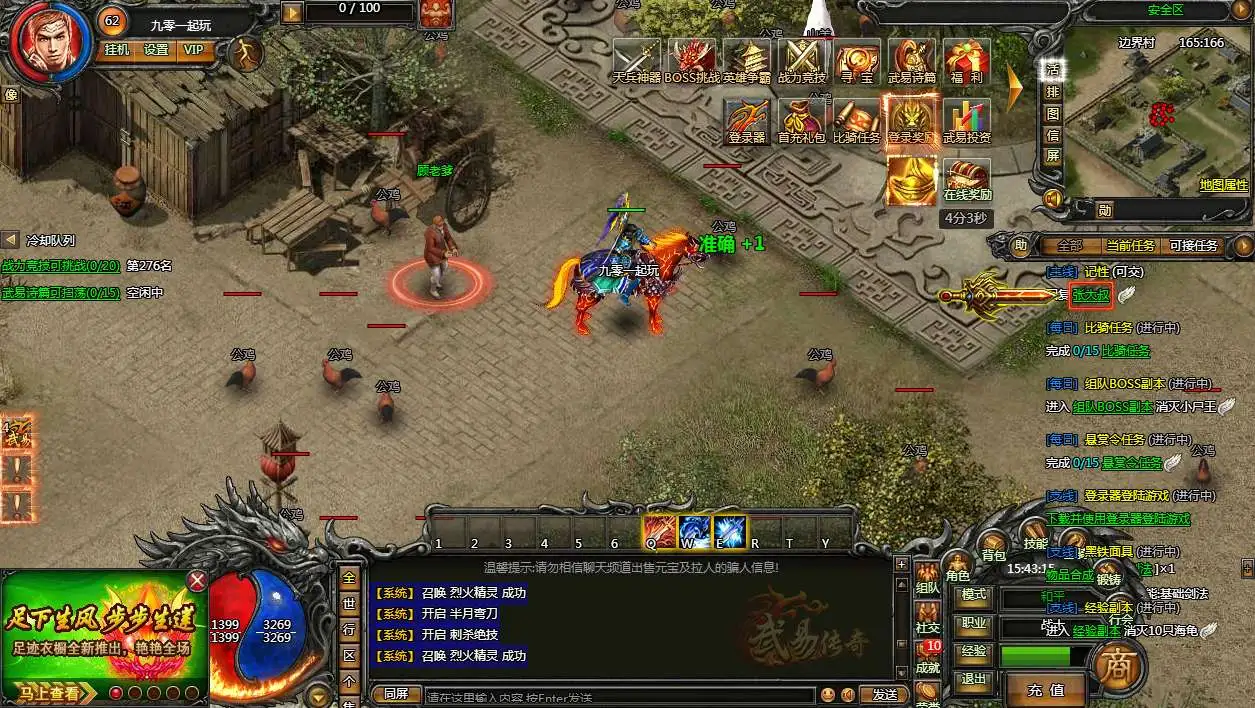Viewport: 1255px width, 708px height.
Task: Click the 充值 recharge button
Action: (1045, 689)
